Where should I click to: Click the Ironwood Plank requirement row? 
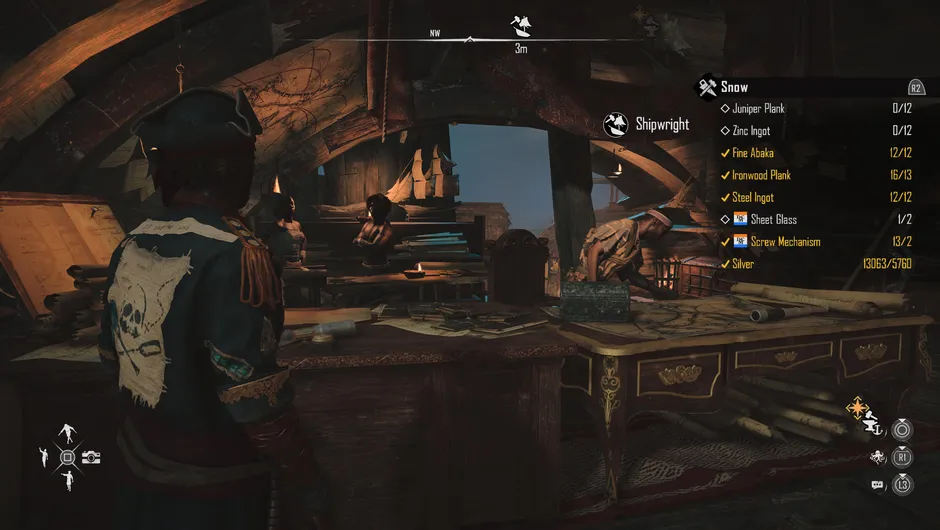pyautogui.click(x=761, y=175)
